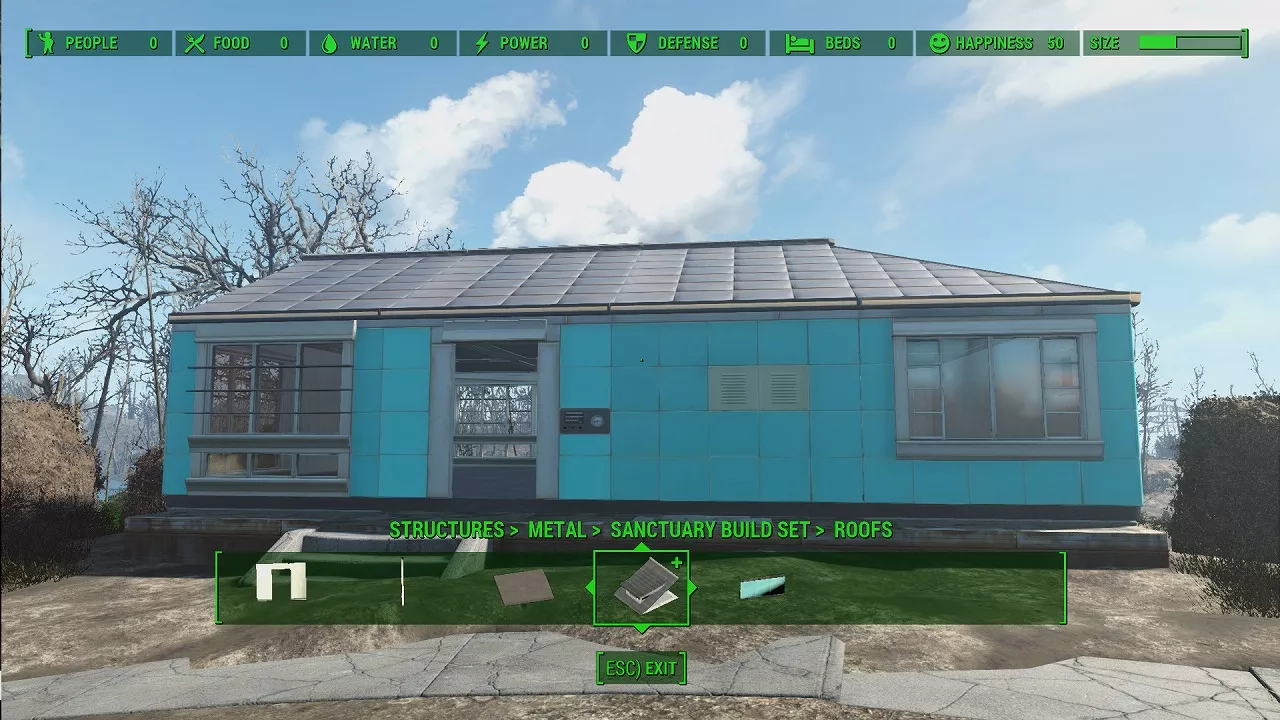
Task: Choose the thin white pole piece
Action: click(x=402, y=582)
